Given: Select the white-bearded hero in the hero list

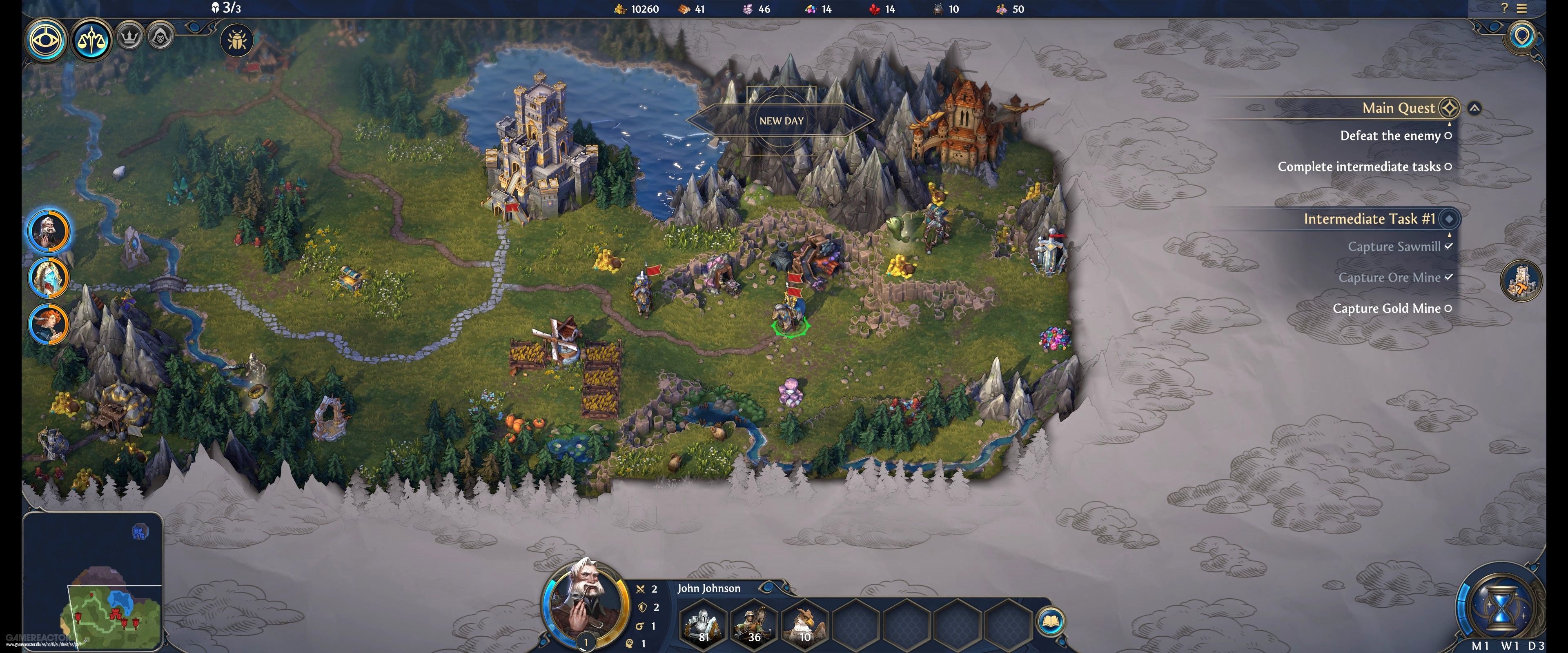Looking at the screenshot, I should pyautogui.click(x=49, y=231).
